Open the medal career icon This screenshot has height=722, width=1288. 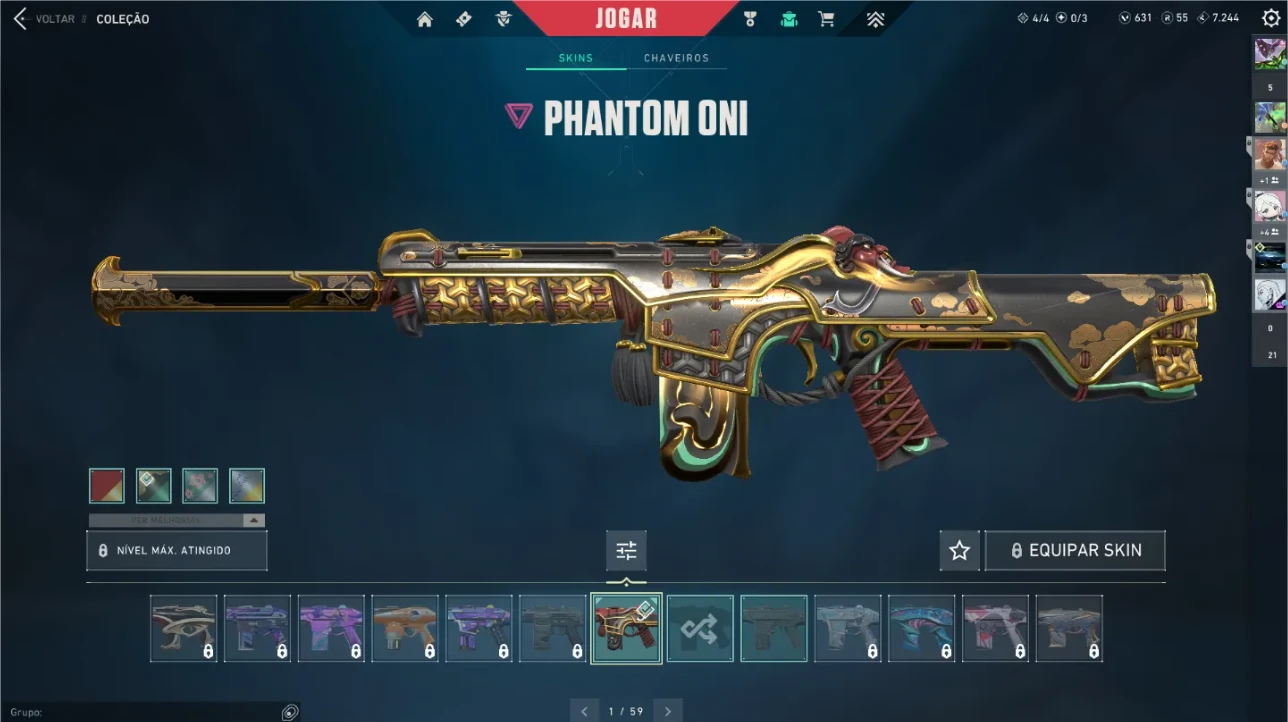750,19
